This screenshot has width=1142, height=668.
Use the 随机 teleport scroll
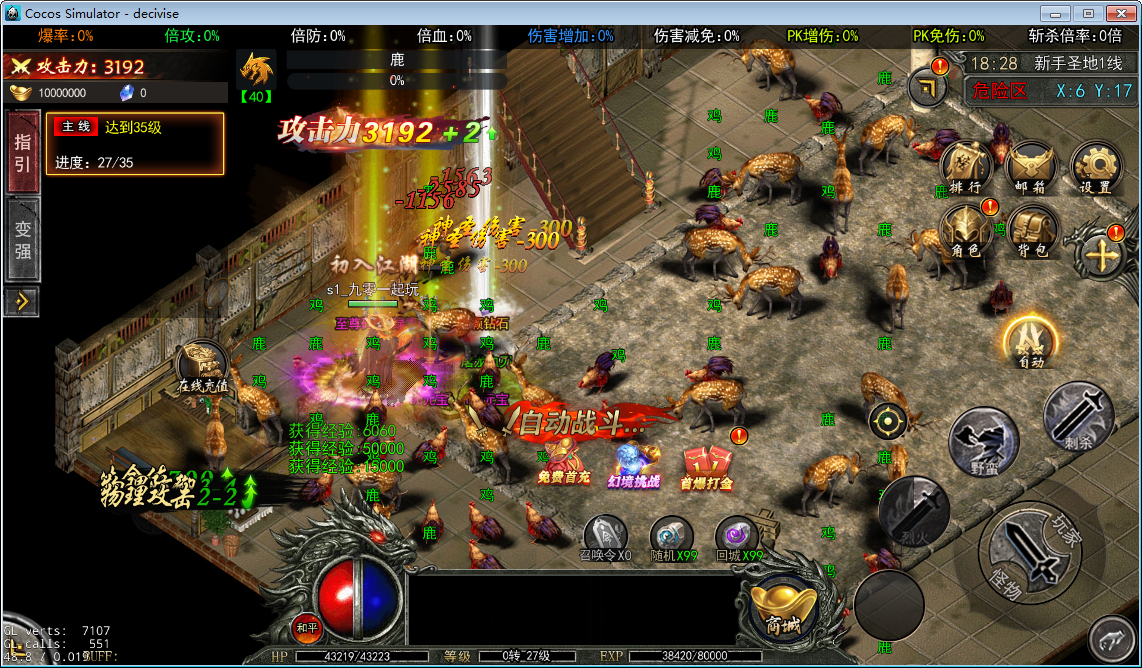coord(672,538)
